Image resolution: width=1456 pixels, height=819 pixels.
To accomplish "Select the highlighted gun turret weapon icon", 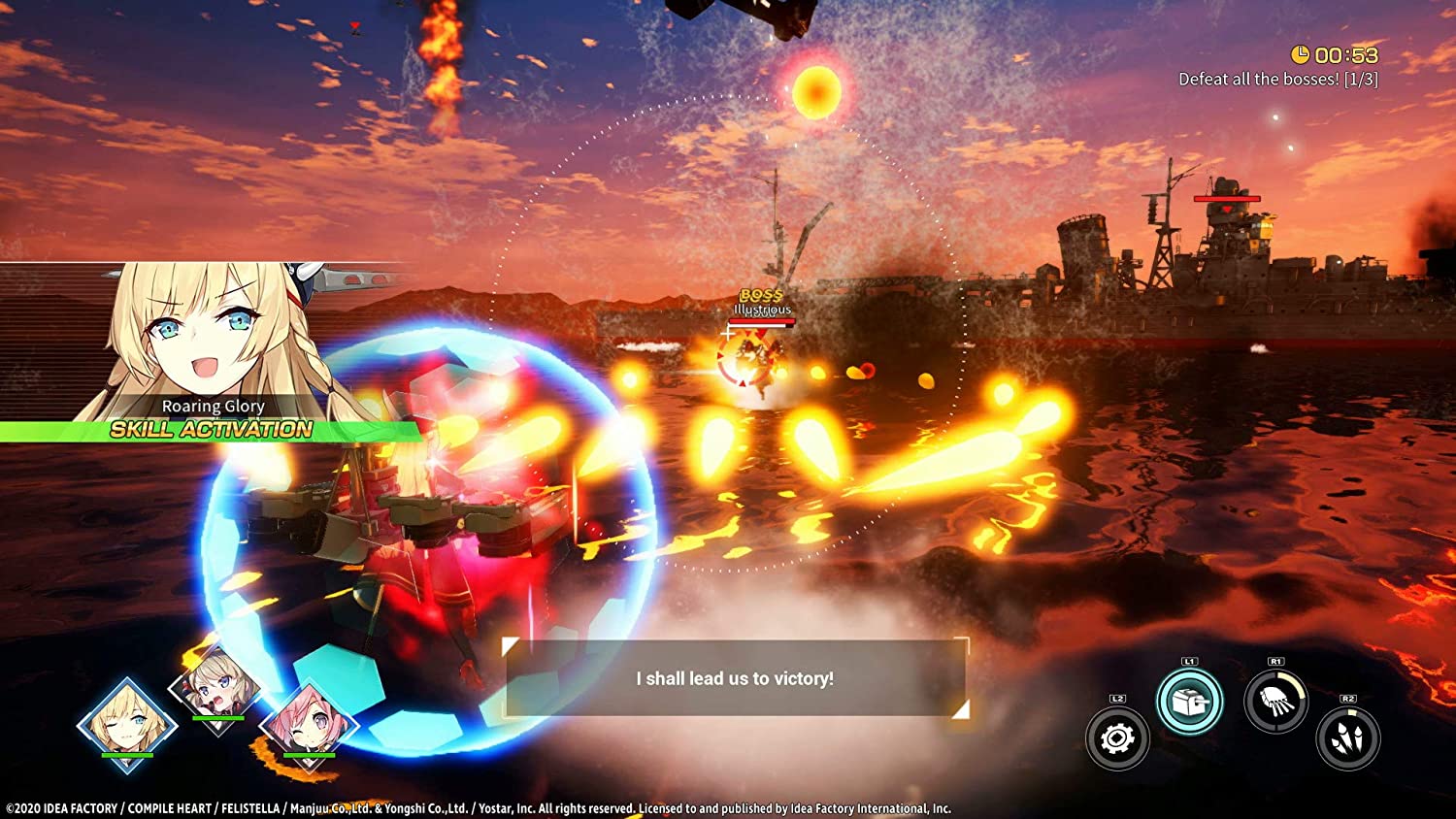I will pyautogui.click(x=1190, y=702).
